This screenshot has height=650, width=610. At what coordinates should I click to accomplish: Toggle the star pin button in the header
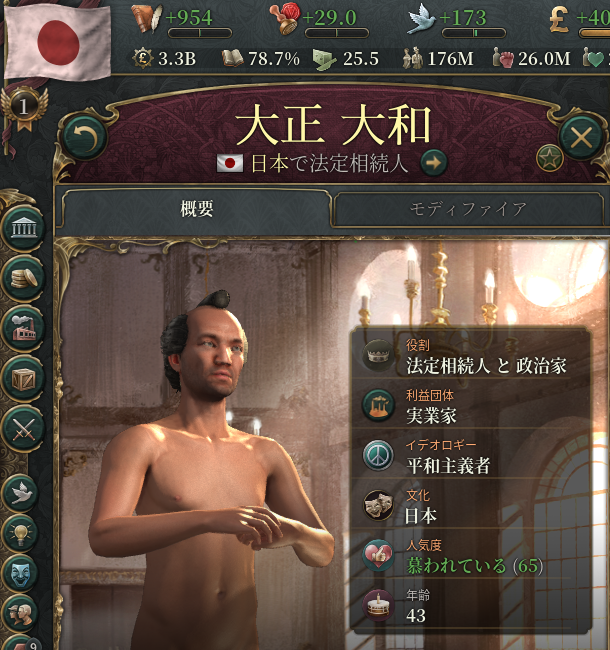549,157
